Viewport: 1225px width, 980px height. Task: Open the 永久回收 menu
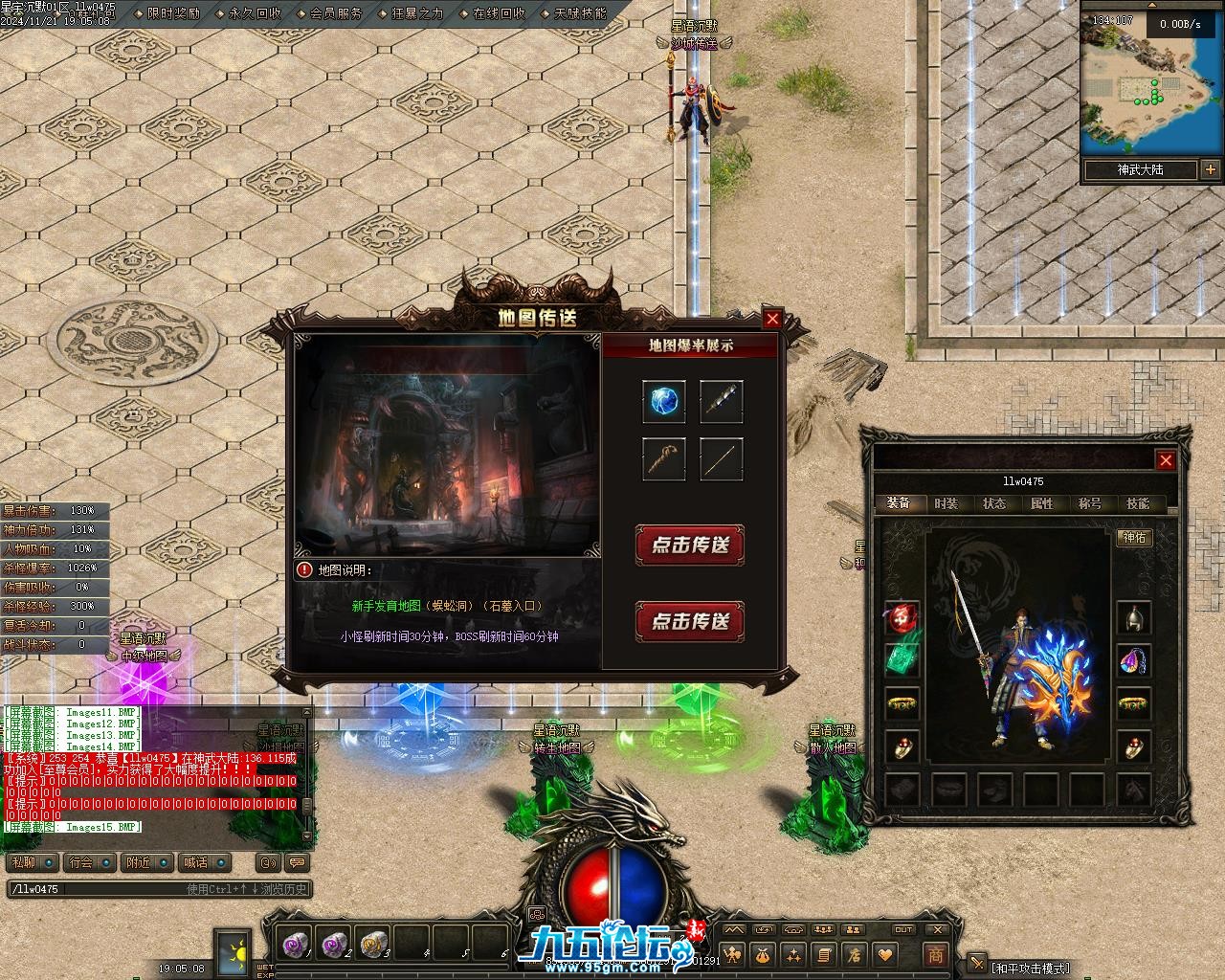(x=256, y=13)
